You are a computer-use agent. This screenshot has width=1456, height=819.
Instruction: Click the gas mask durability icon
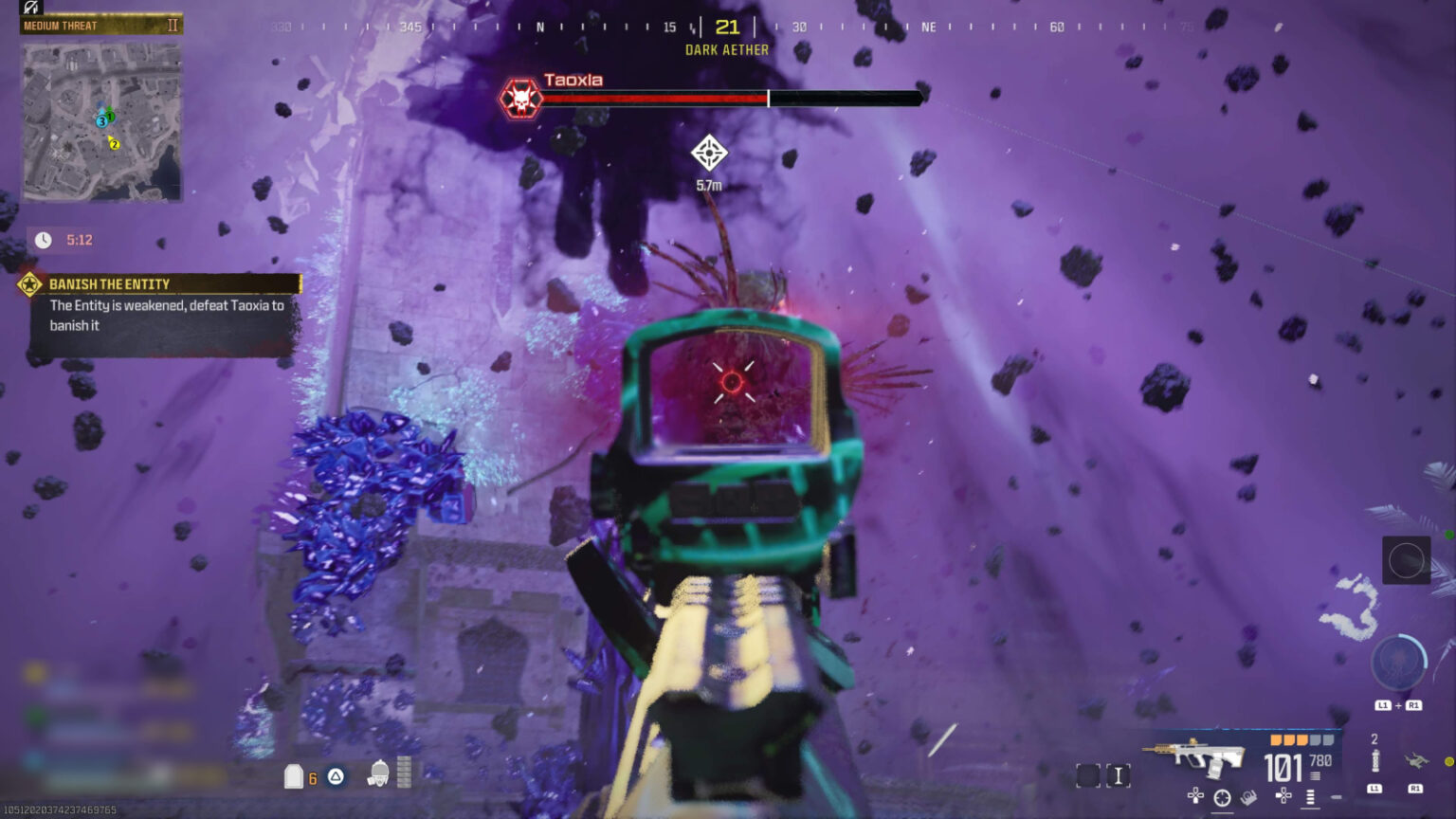click(380, 775)
